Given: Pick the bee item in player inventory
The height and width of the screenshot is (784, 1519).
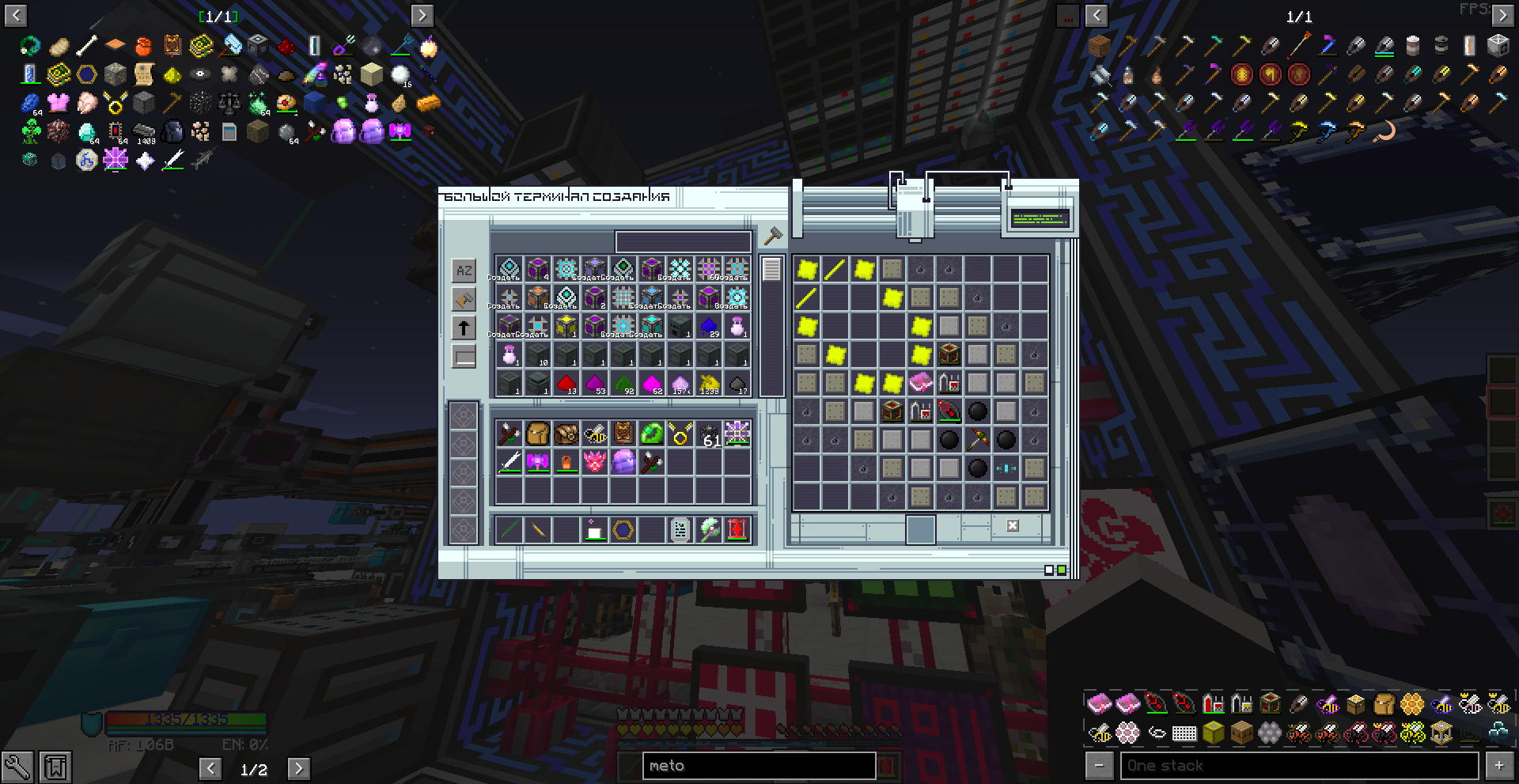Looking at the screenshot, I should pos(595,434).
